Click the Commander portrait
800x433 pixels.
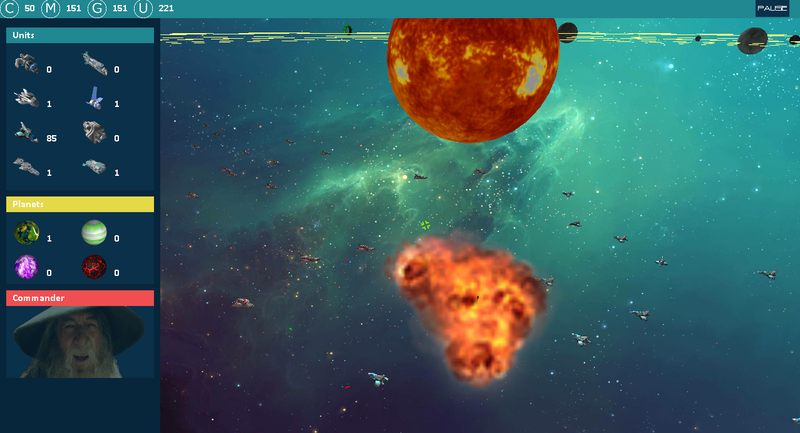(x=80, y=341)
